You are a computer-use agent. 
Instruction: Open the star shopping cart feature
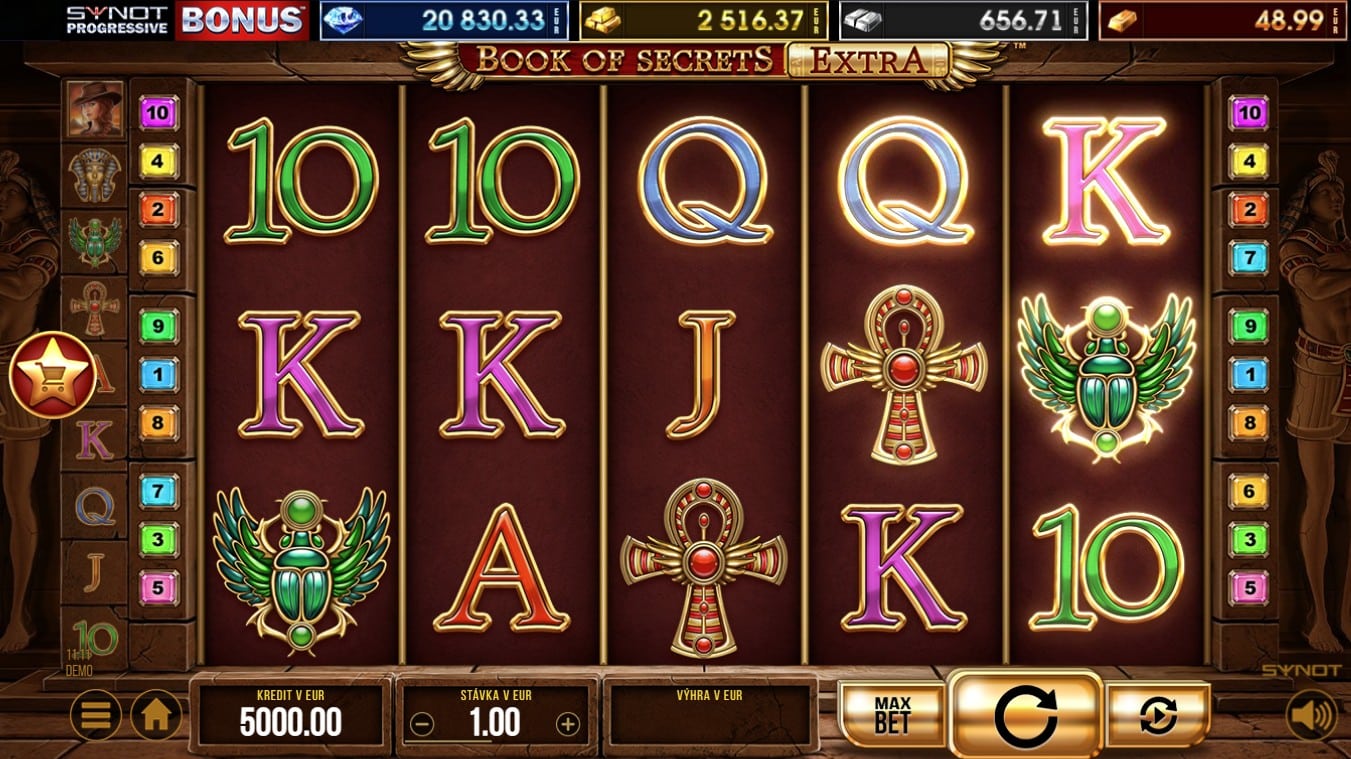[52, 374]
